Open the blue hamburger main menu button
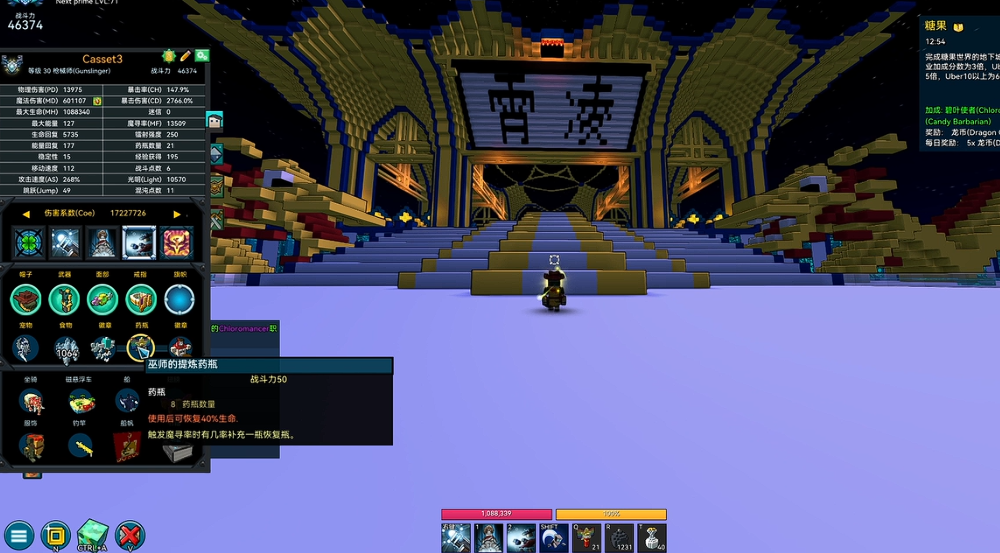 coord(19,534)
